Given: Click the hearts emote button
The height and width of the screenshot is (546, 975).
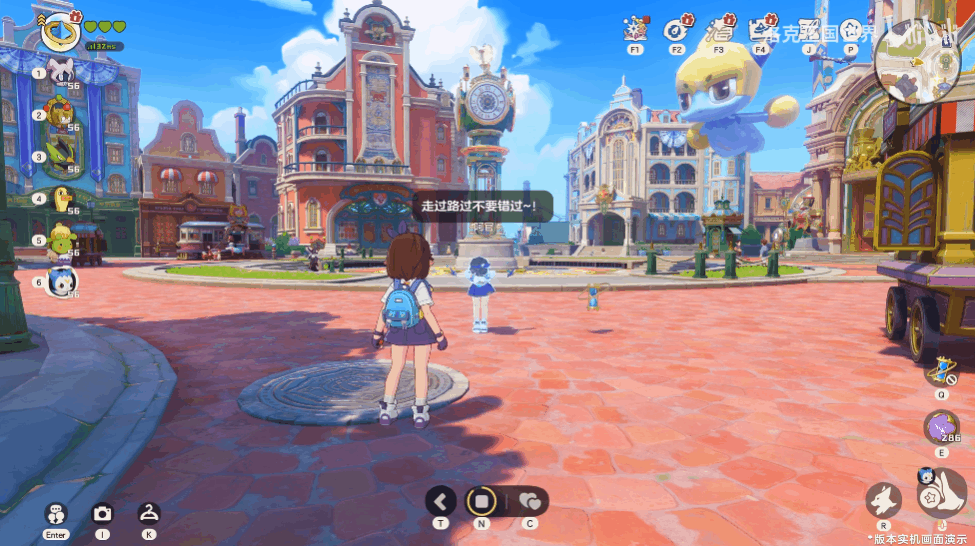Looking at the screenshot, I should point(529,500).
